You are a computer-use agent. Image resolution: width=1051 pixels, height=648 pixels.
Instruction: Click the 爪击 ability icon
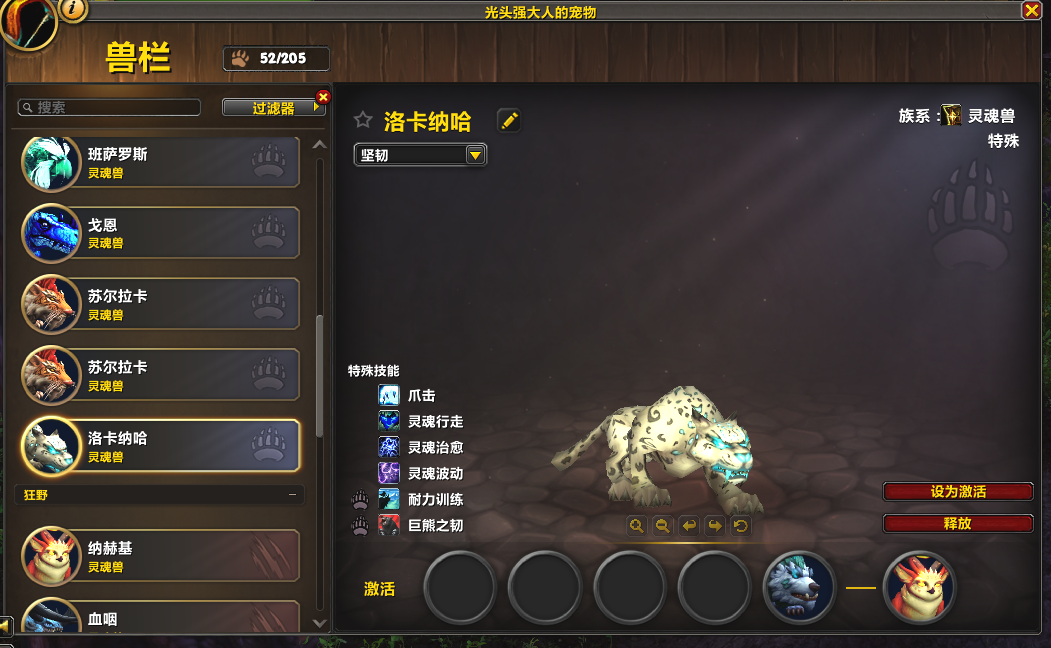(389, 396)
